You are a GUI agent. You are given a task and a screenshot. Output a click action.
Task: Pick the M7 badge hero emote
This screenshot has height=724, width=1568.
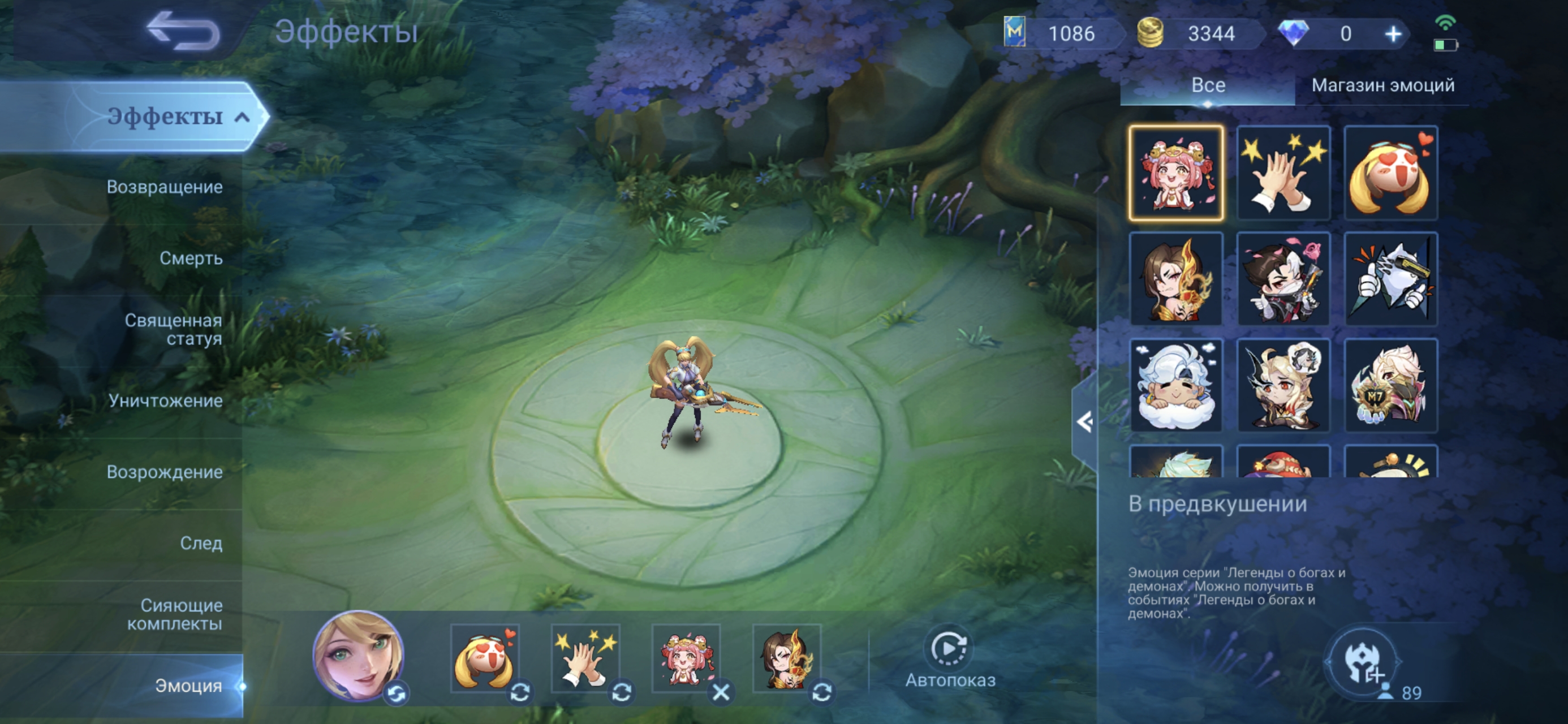[1390, 385]
